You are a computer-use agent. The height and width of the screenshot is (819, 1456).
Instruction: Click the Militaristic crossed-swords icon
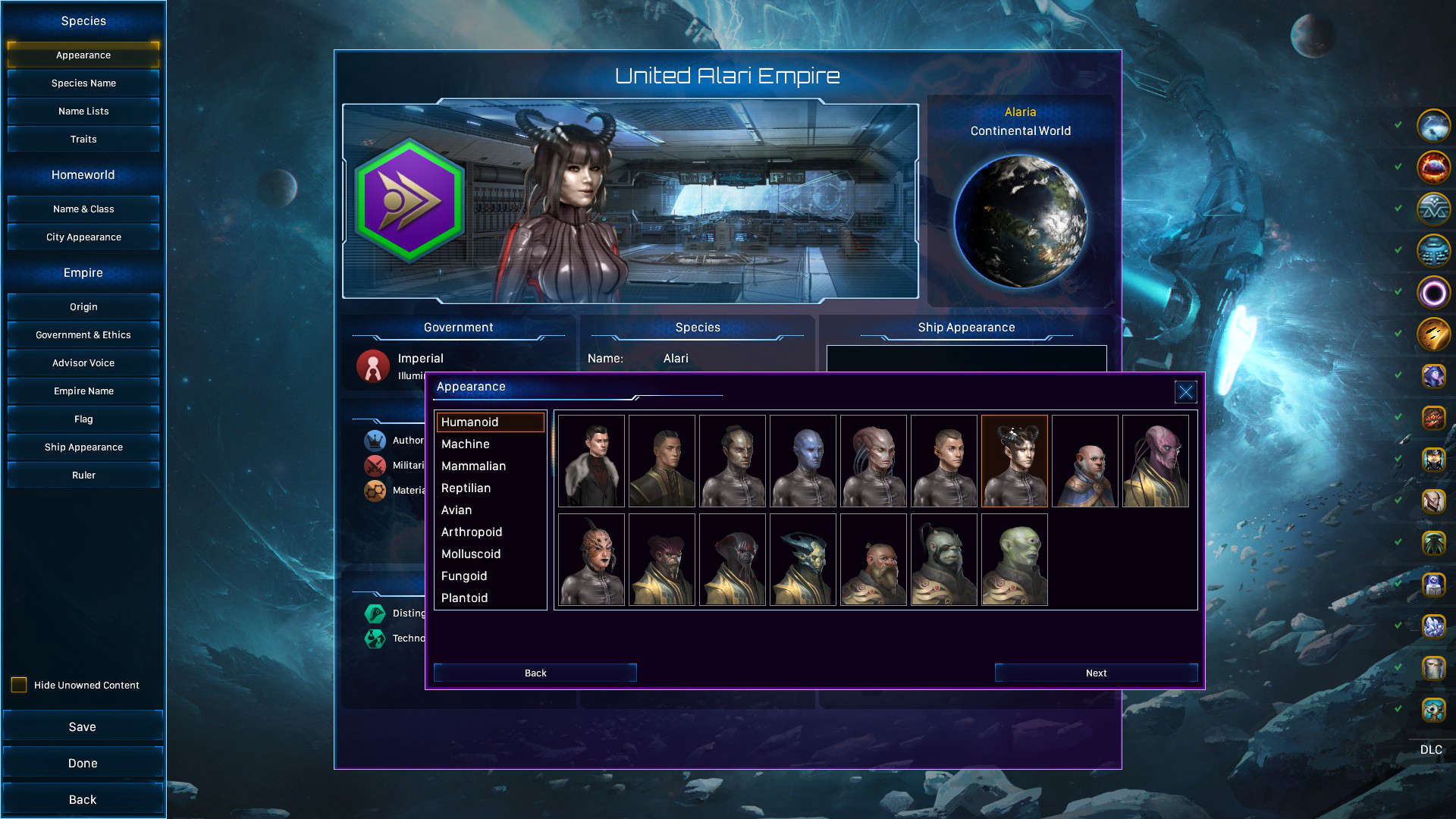(376, 465)
